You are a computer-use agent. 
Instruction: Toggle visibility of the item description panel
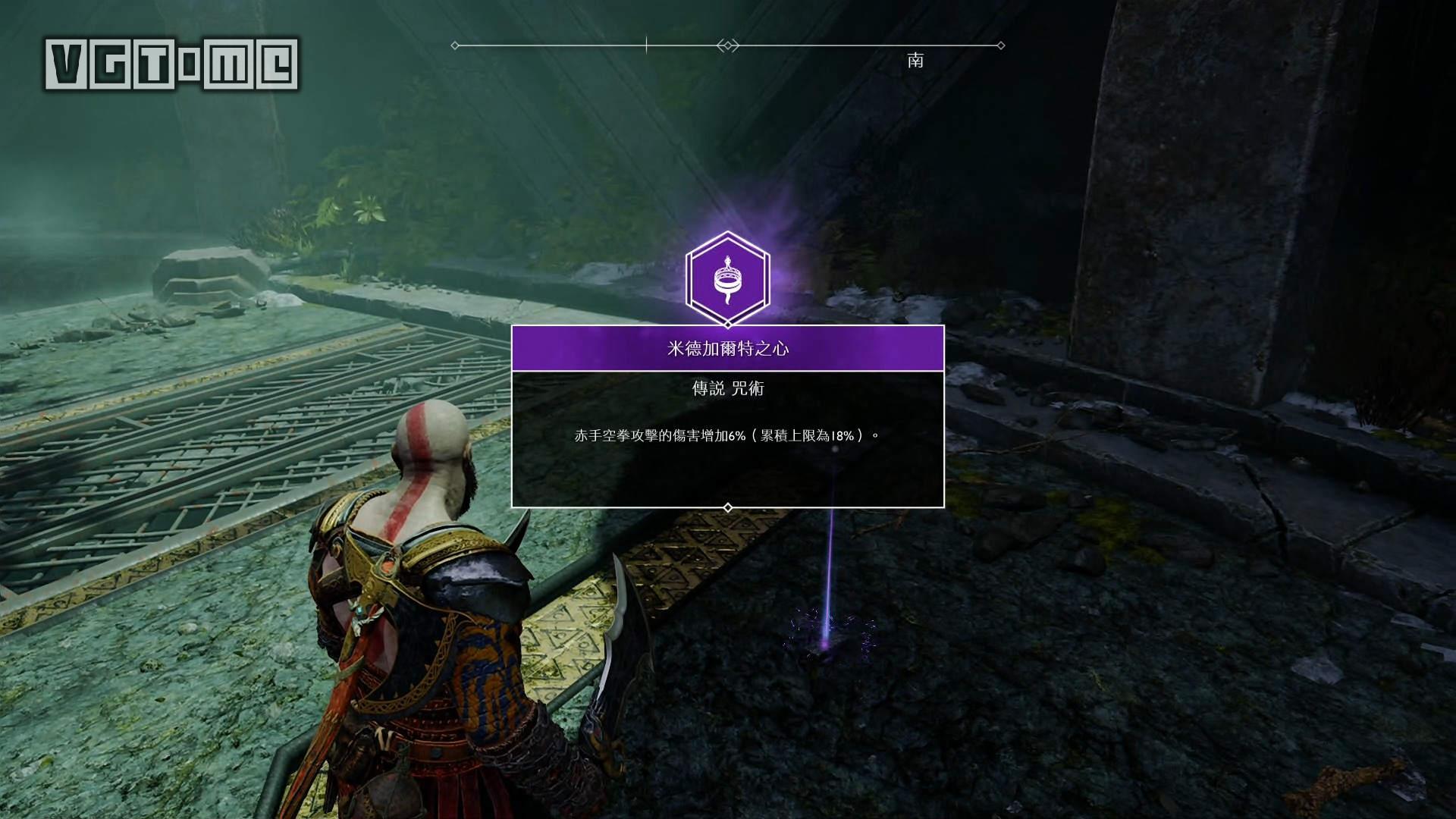click(728, 440)
